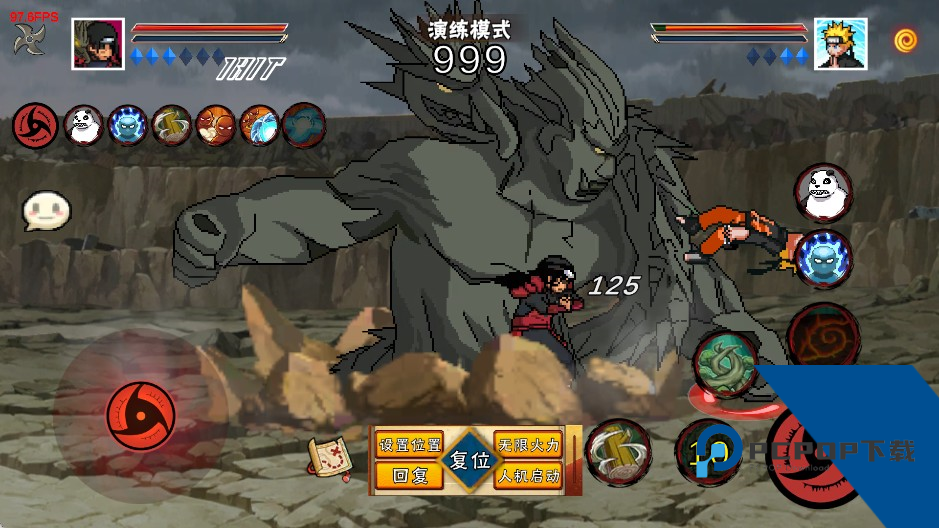
Task: Toggle the 无限火力 option
Action: (528, 445)
